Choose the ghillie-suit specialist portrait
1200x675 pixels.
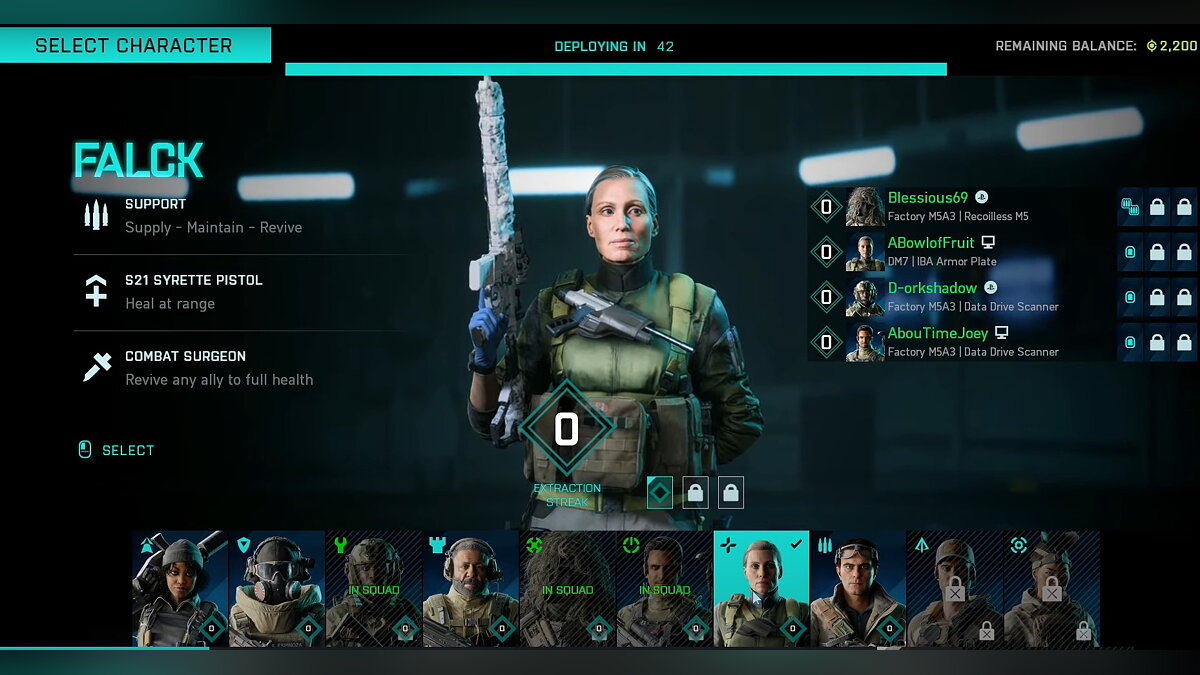click(x=568, y=589)
